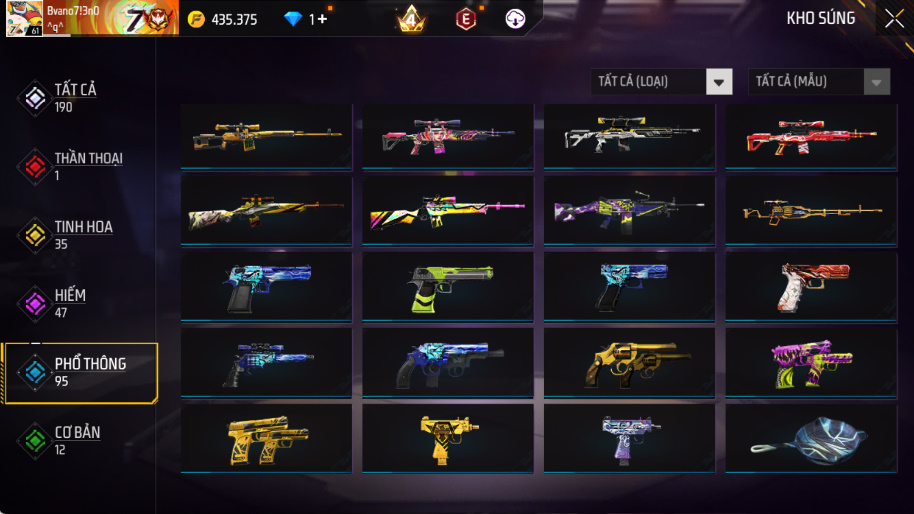914x514 pixels.
Task: Click the blue diamond currency plus
Action: click(322, 19)
